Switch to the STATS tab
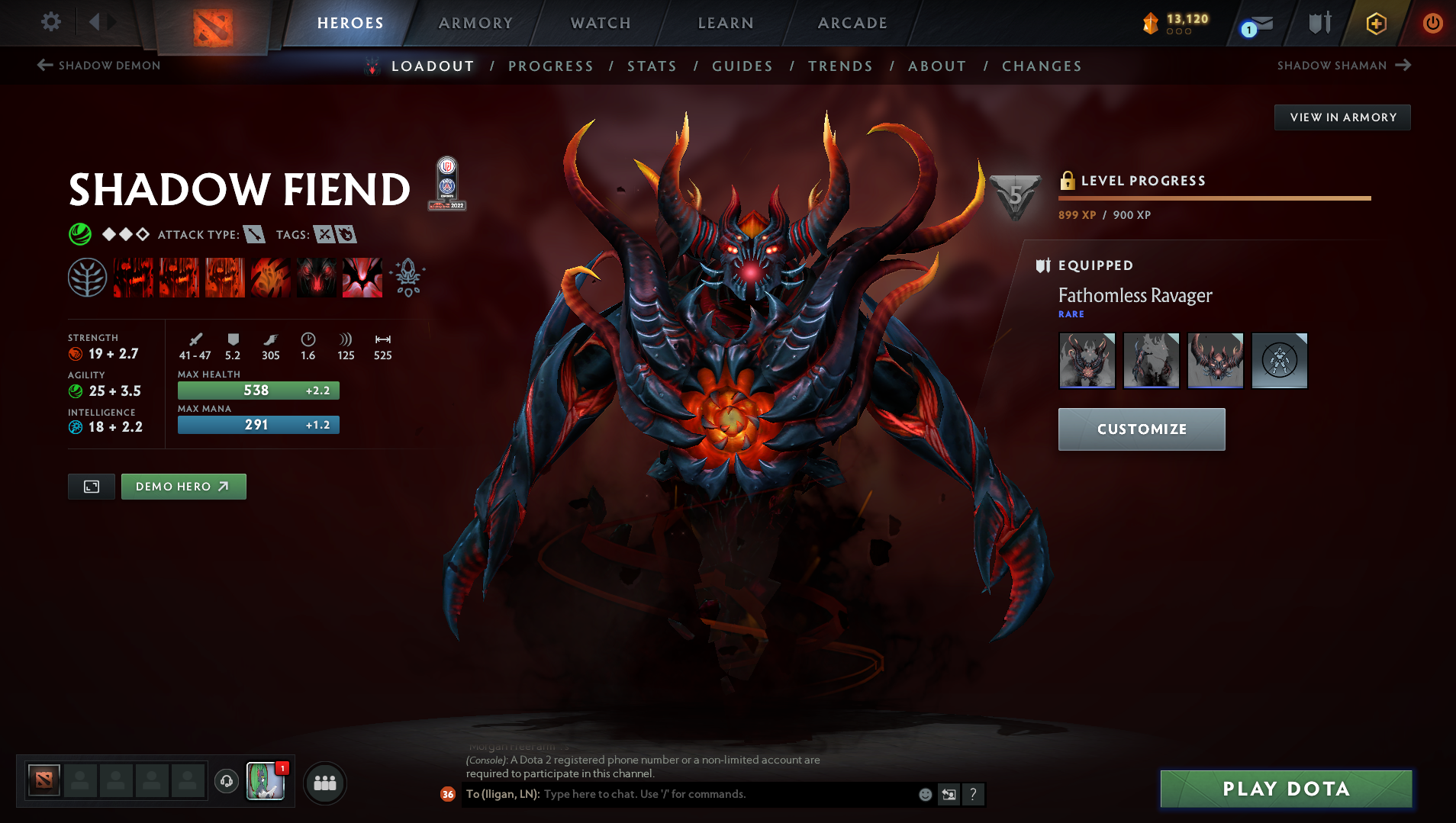Screen dimensions: 1456x823 [x=652, y=66]
